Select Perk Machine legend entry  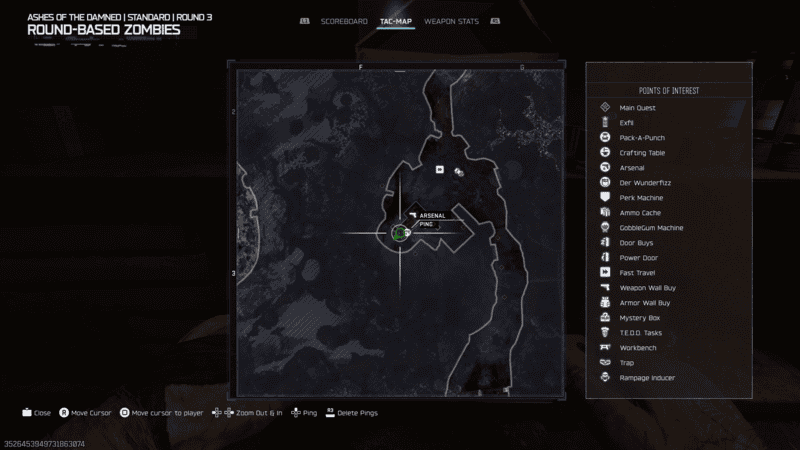tap(641, 198)
